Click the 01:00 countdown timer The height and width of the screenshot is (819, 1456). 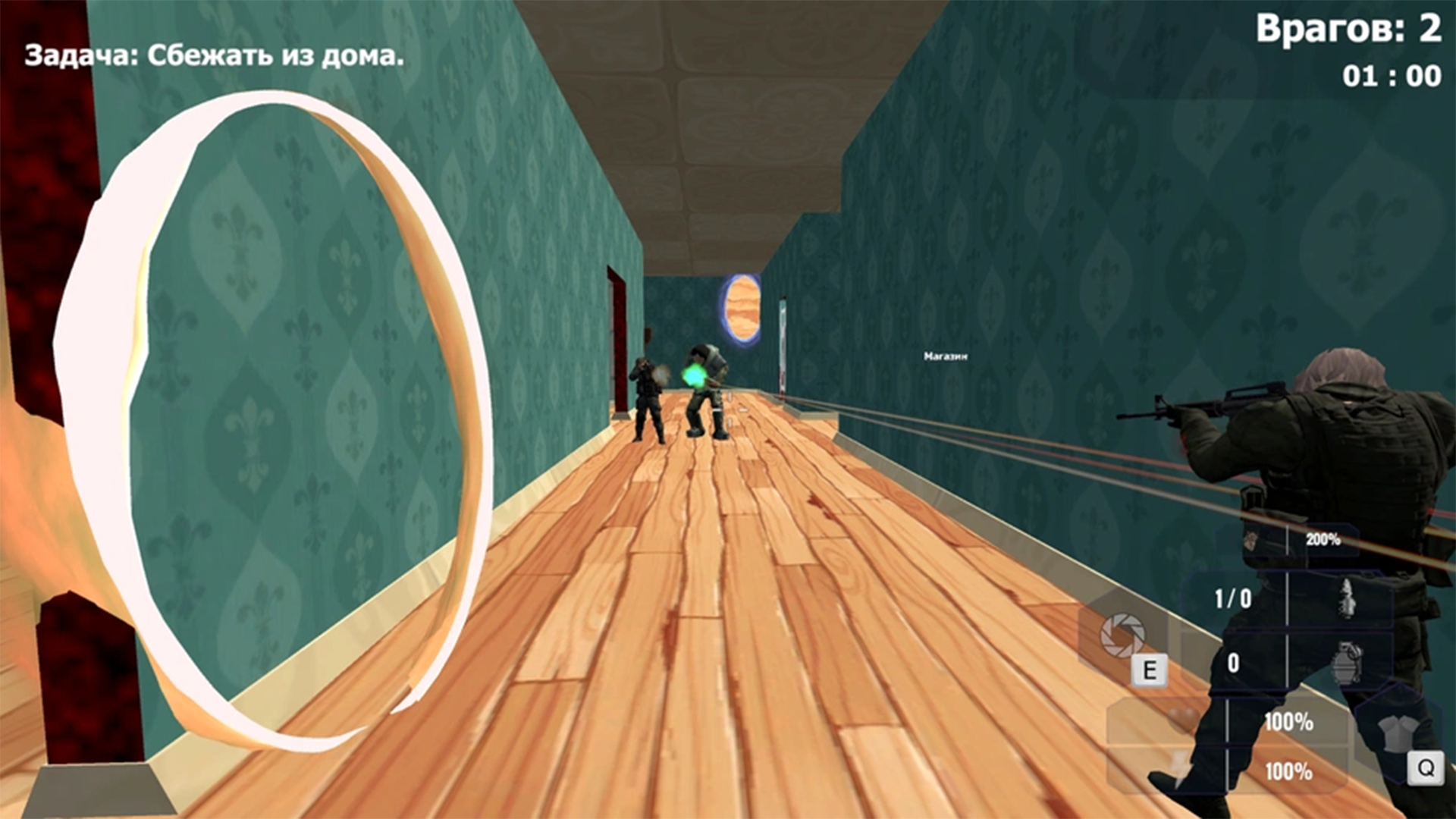click(1389, 74)
